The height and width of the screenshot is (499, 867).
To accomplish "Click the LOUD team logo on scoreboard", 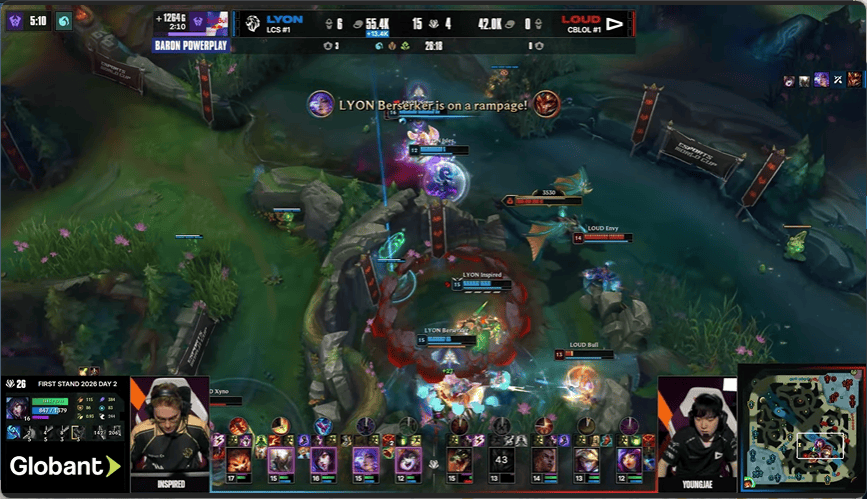I will click(615, 22).
